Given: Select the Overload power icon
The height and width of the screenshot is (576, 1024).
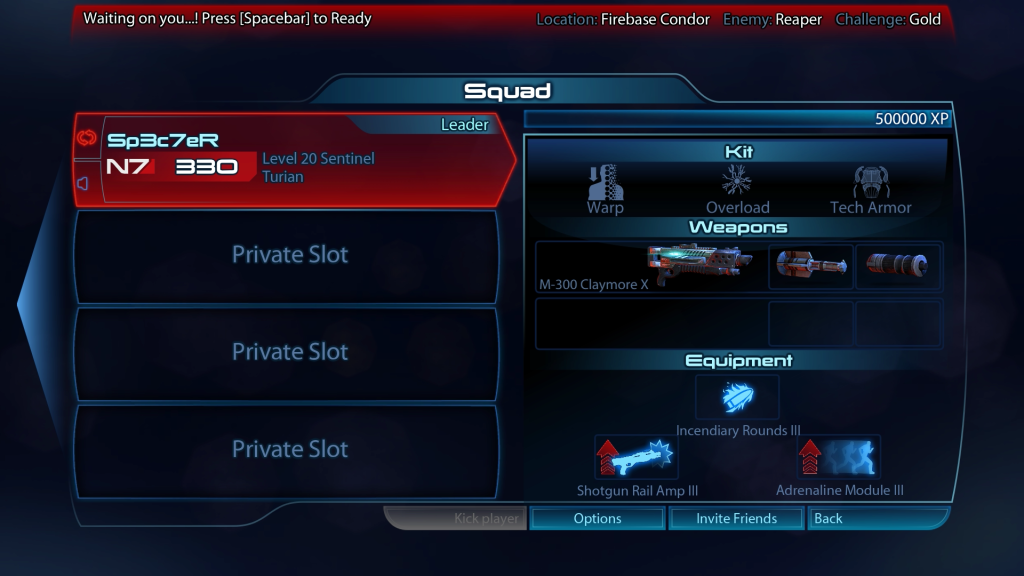Looking at the screenshot, I should [737, 184].
